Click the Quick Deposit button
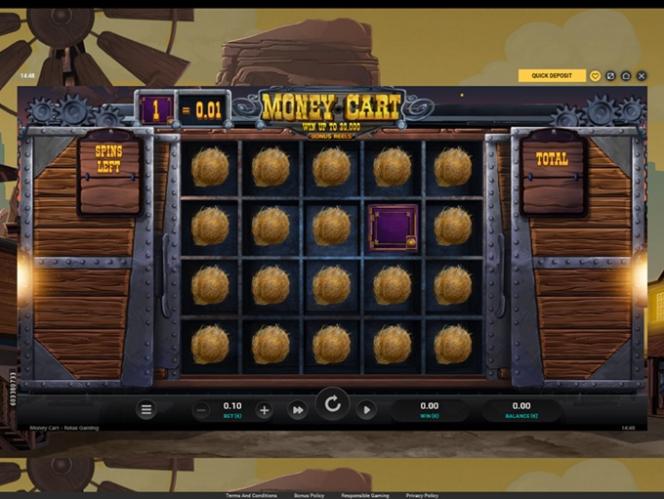 [552, 75]
